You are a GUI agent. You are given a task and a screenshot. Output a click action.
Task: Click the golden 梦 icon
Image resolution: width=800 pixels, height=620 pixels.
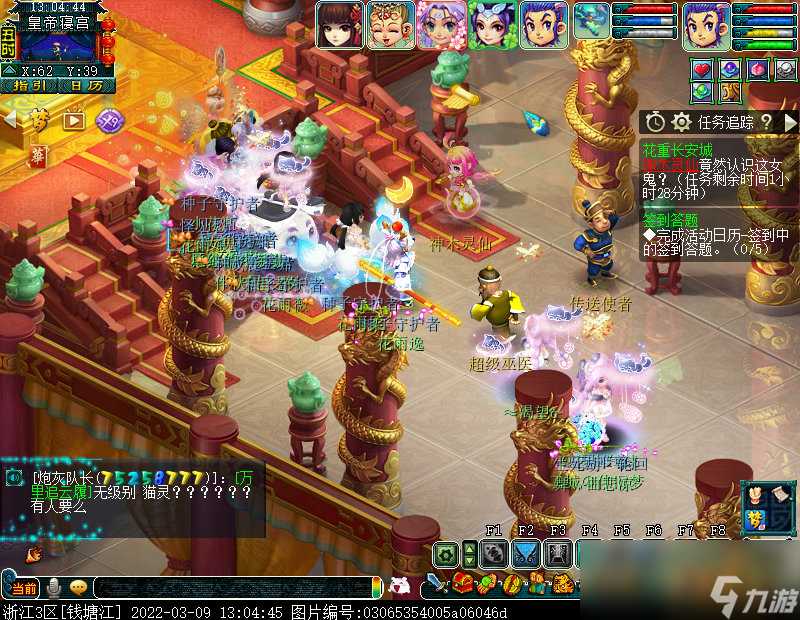(x=39, y=120)
